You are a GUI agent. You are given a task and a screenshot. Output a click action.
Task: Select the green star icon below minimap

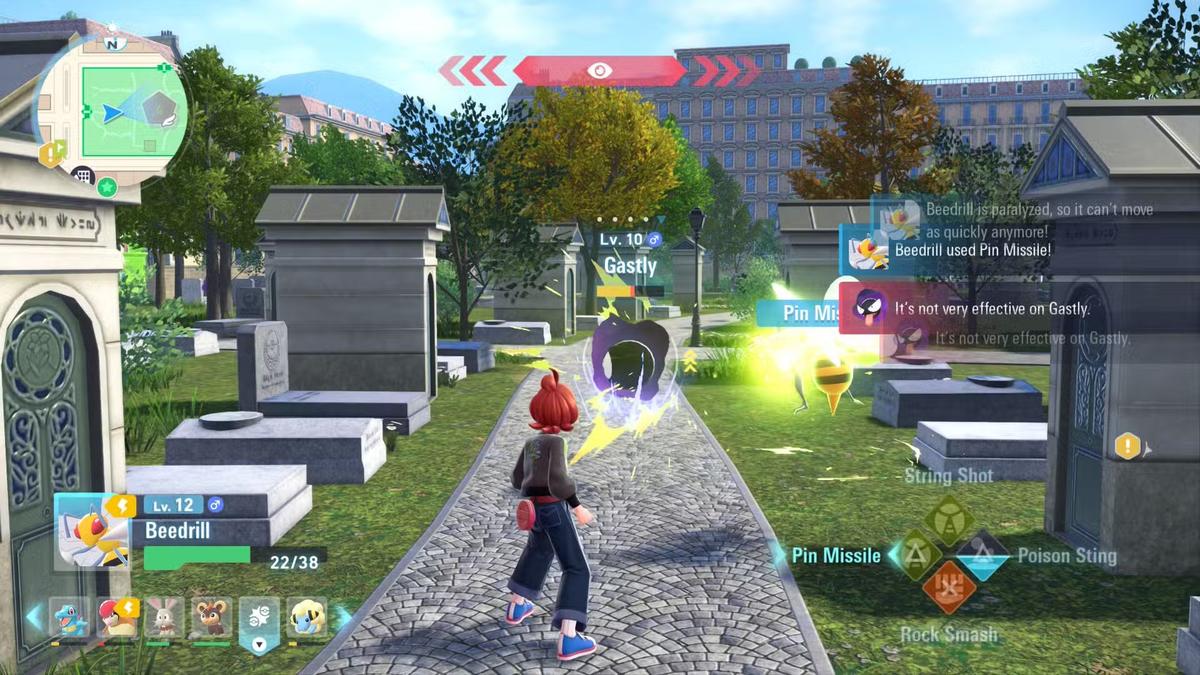coord(107,187)
